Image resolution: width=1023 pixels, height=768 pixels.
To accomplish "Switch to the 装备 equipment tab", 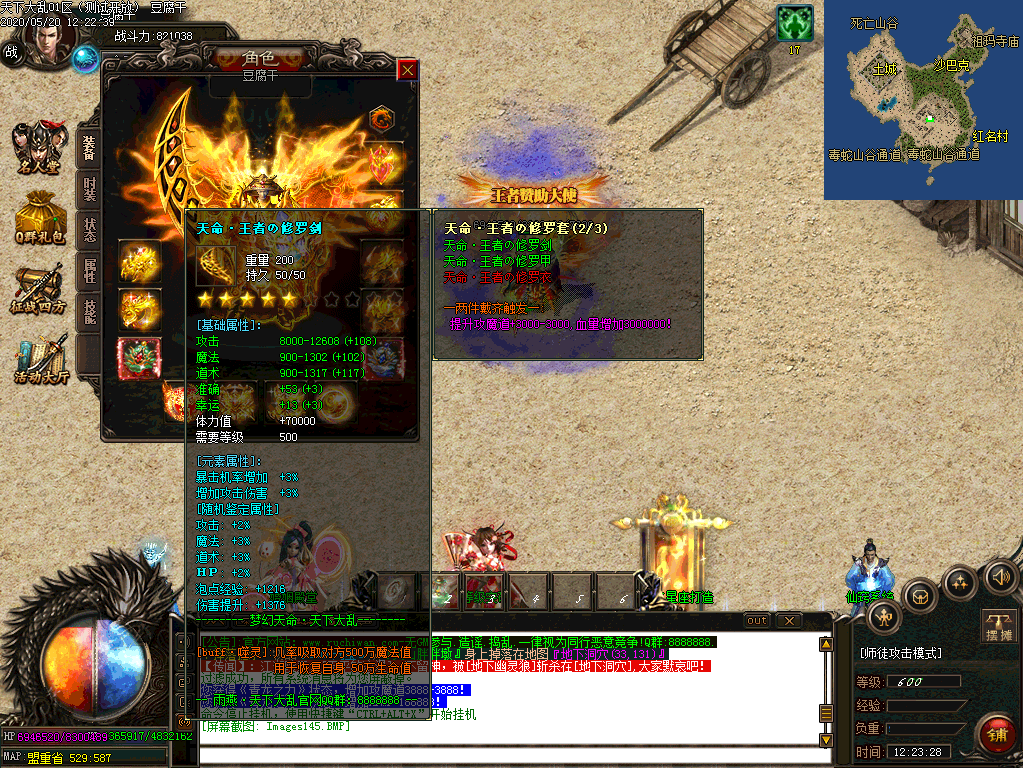I will [x=89, y=148].
